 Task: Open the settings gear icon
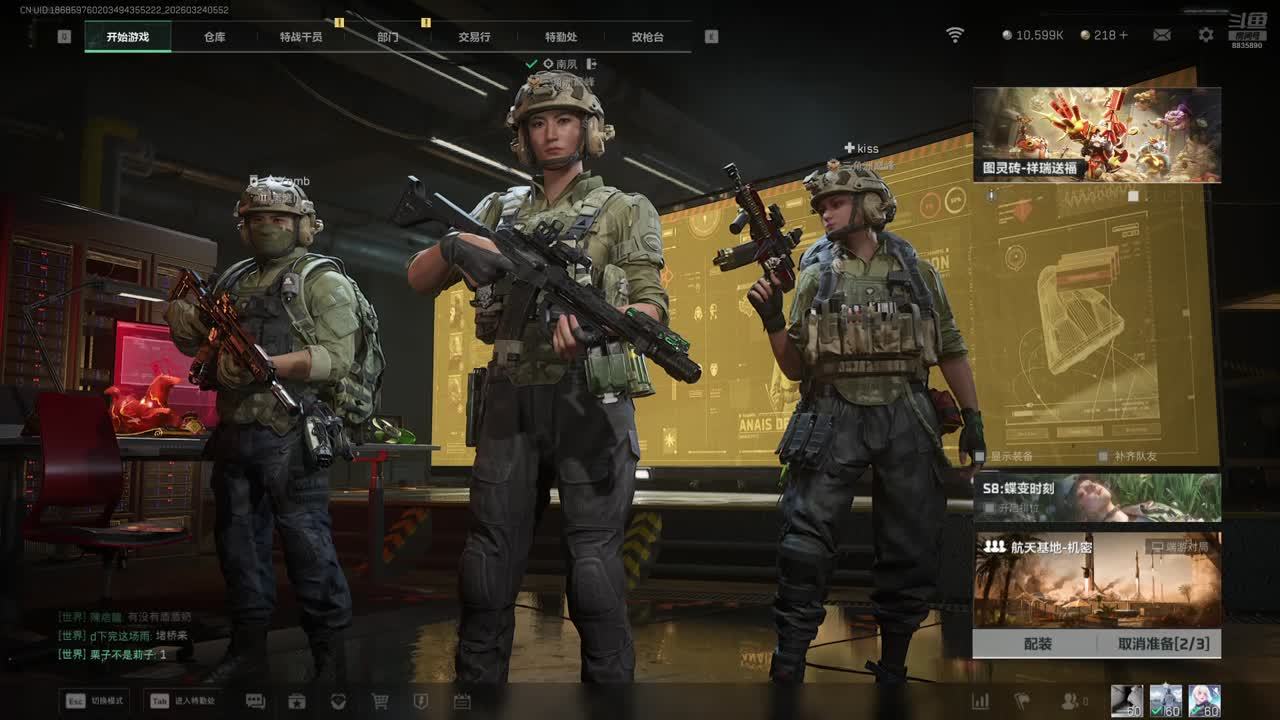(x=1206, y=35)
